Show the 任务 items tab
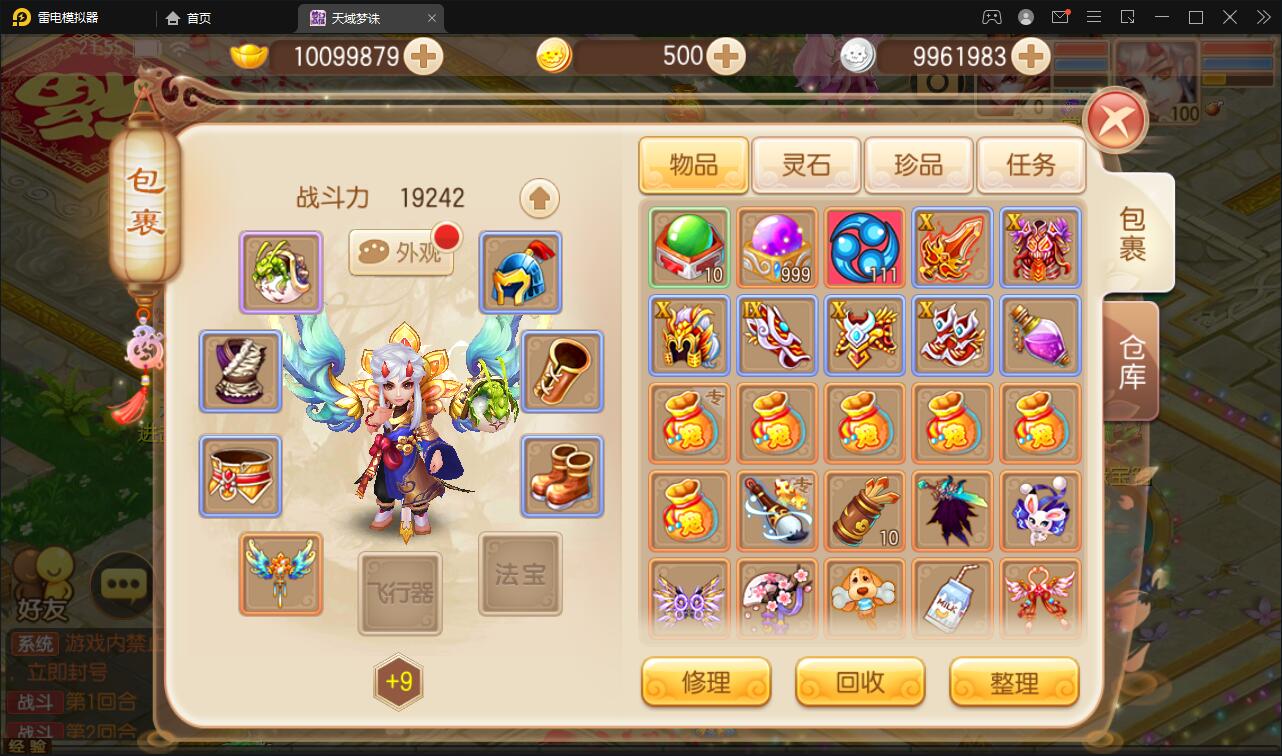1282x756 pixels. [x=1030, y=164]
